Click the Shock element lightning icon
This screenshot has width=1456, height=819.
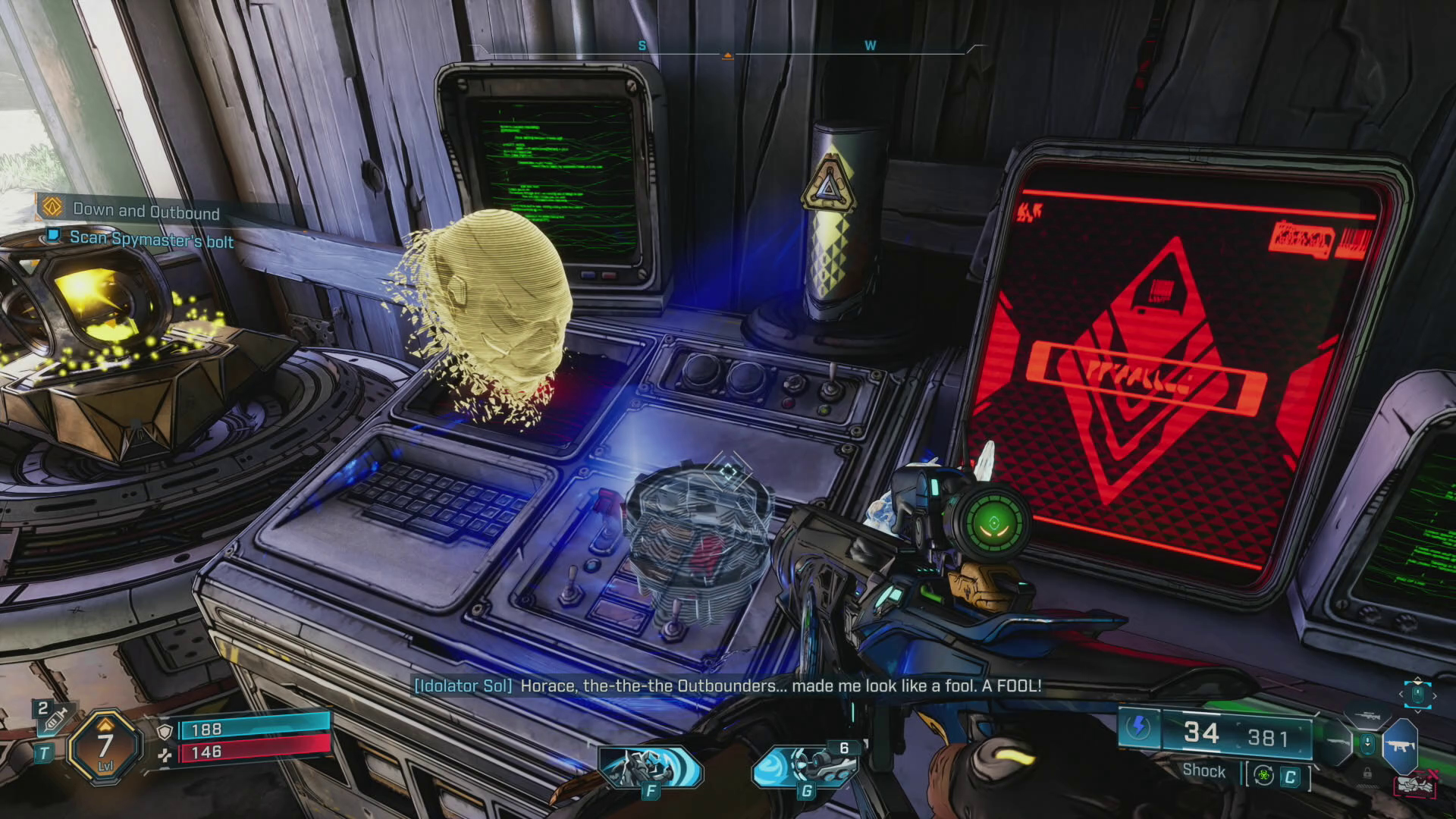1137,728
